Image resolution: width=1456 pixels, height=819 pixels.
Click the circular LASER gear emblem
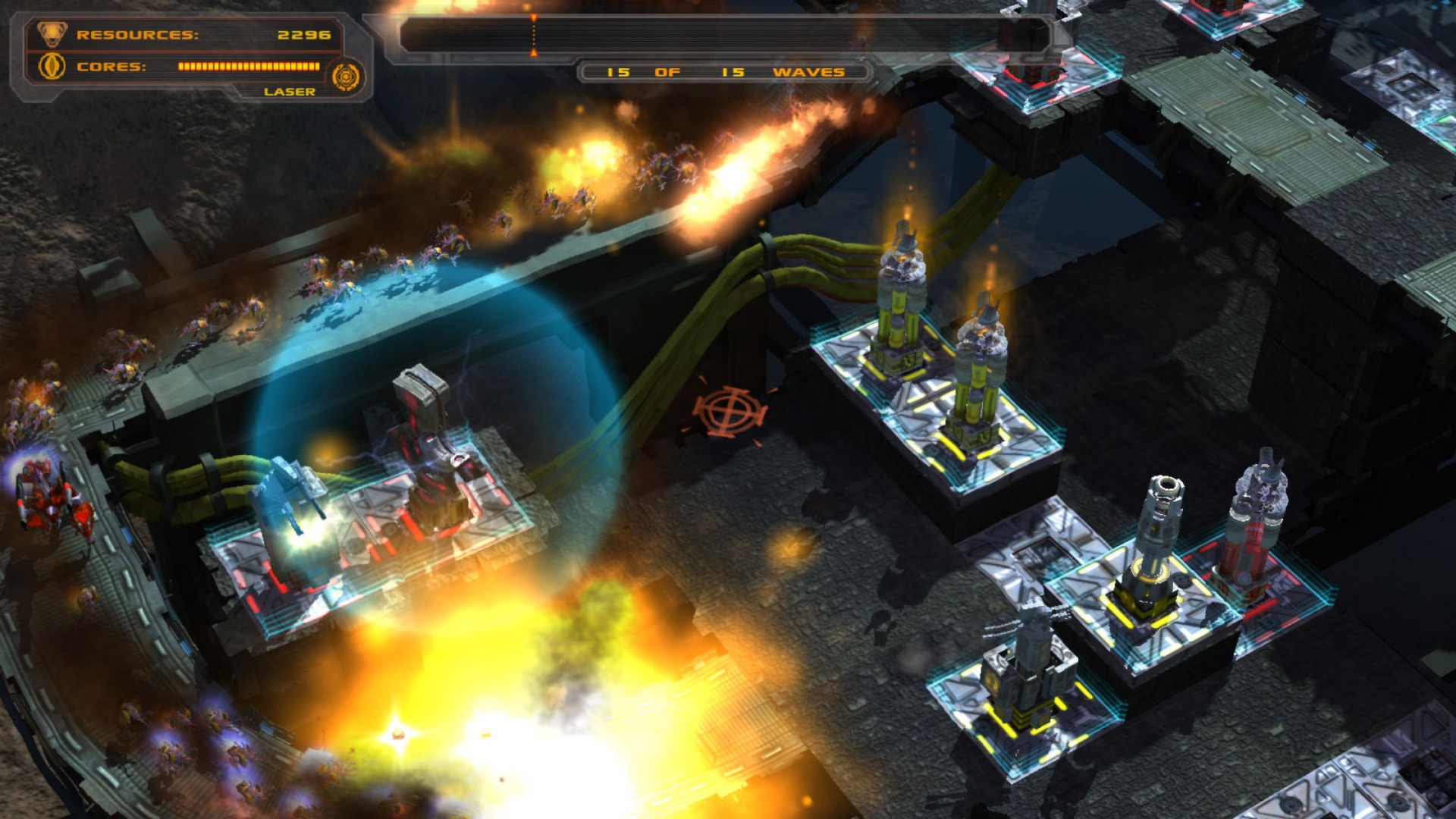347,74
